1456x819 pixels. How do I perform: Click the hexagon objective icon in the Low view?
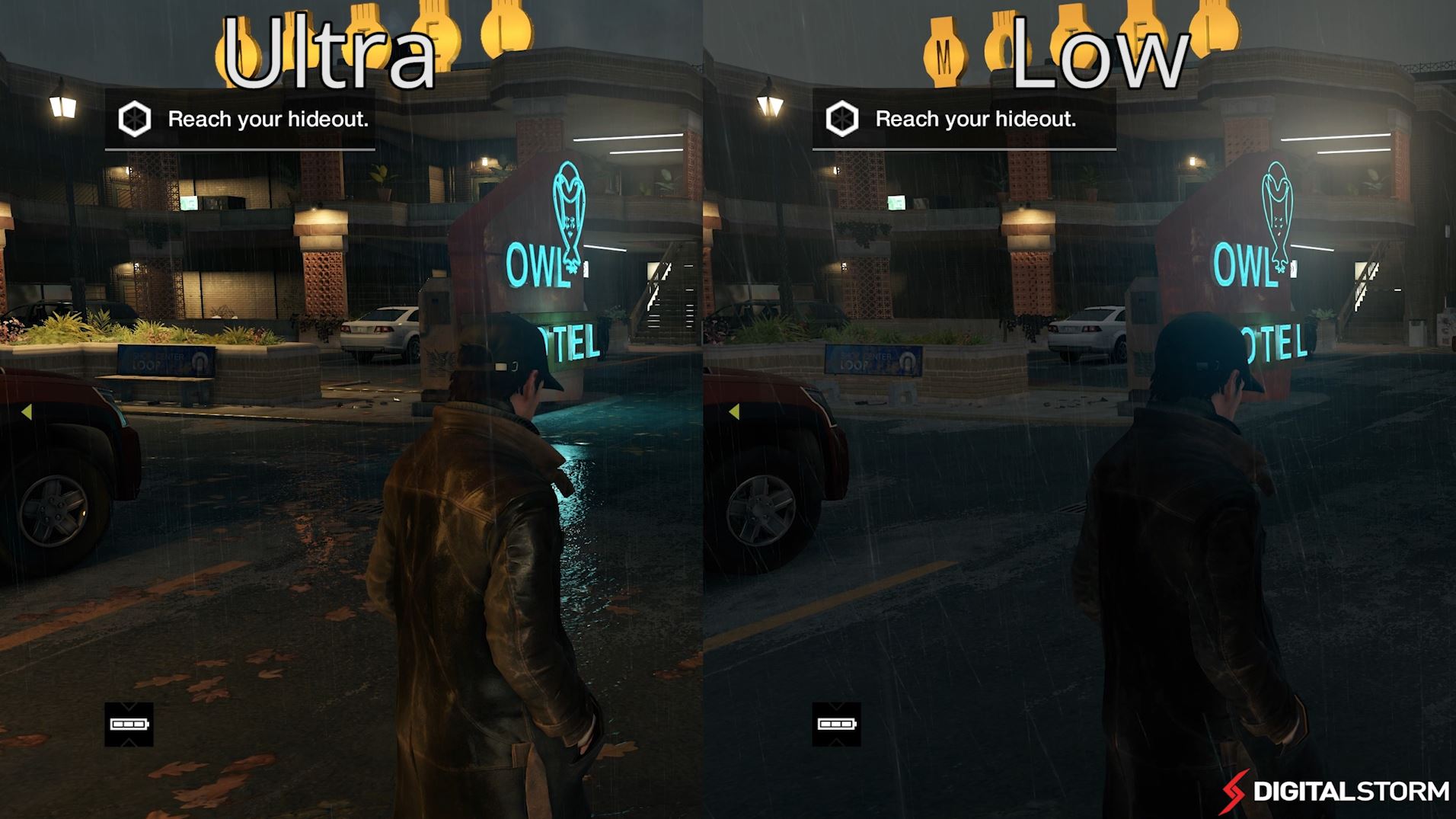842,120
